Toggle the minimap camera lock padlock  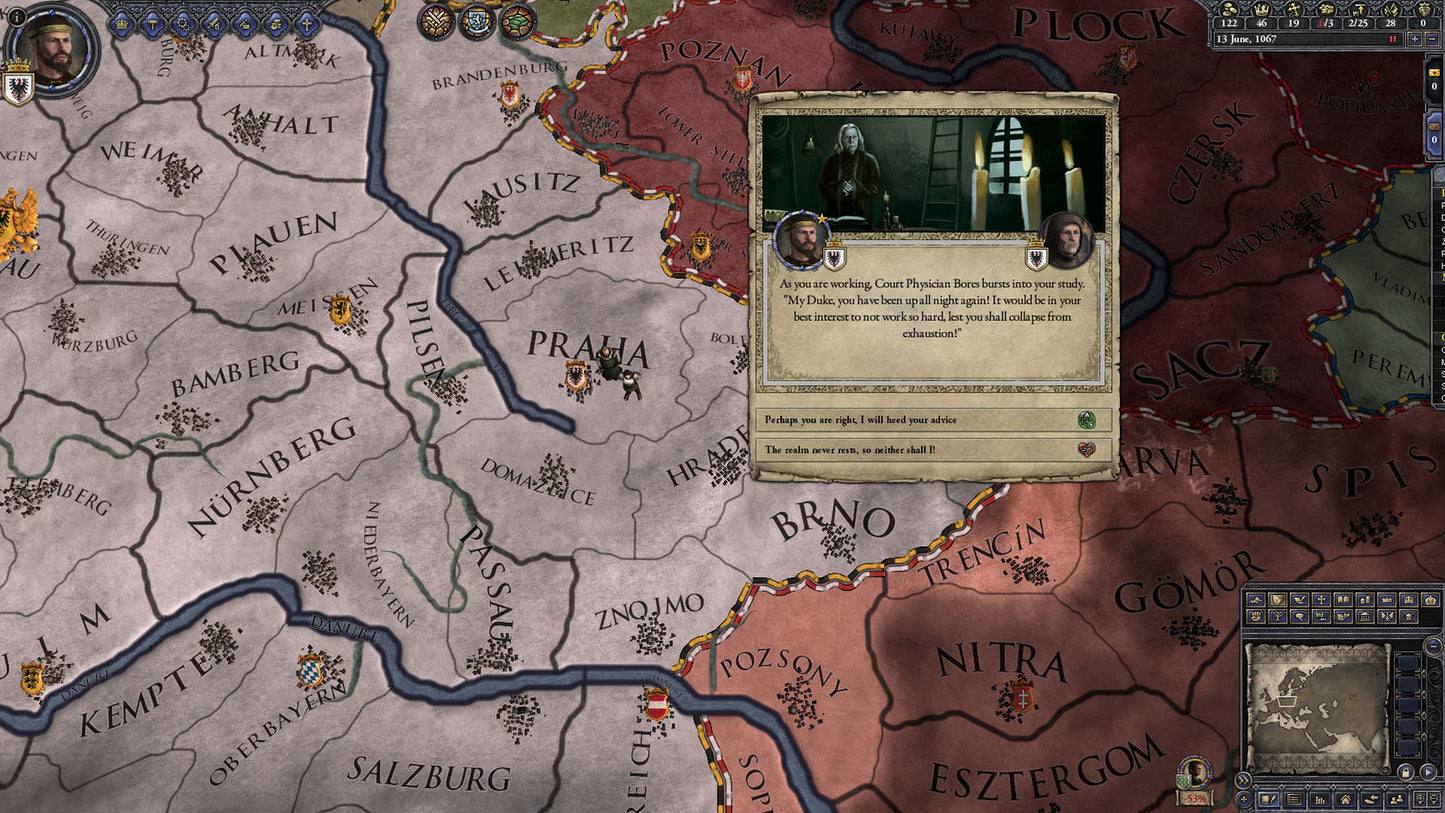(x=1406, y=771)
